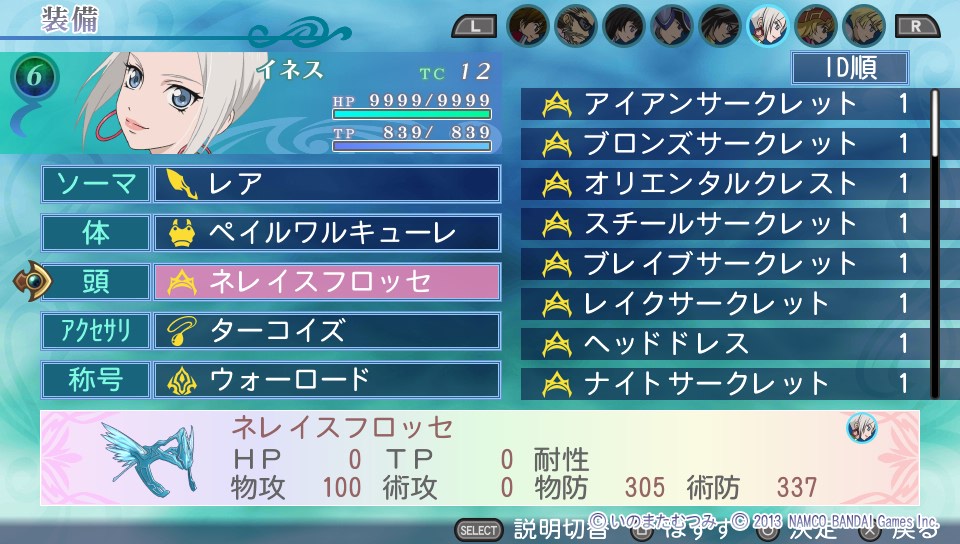The image size is (960, 544).
Task: Choose スチールサークレット in the item list
Action: pyautogui.click(x=726, y=224)
